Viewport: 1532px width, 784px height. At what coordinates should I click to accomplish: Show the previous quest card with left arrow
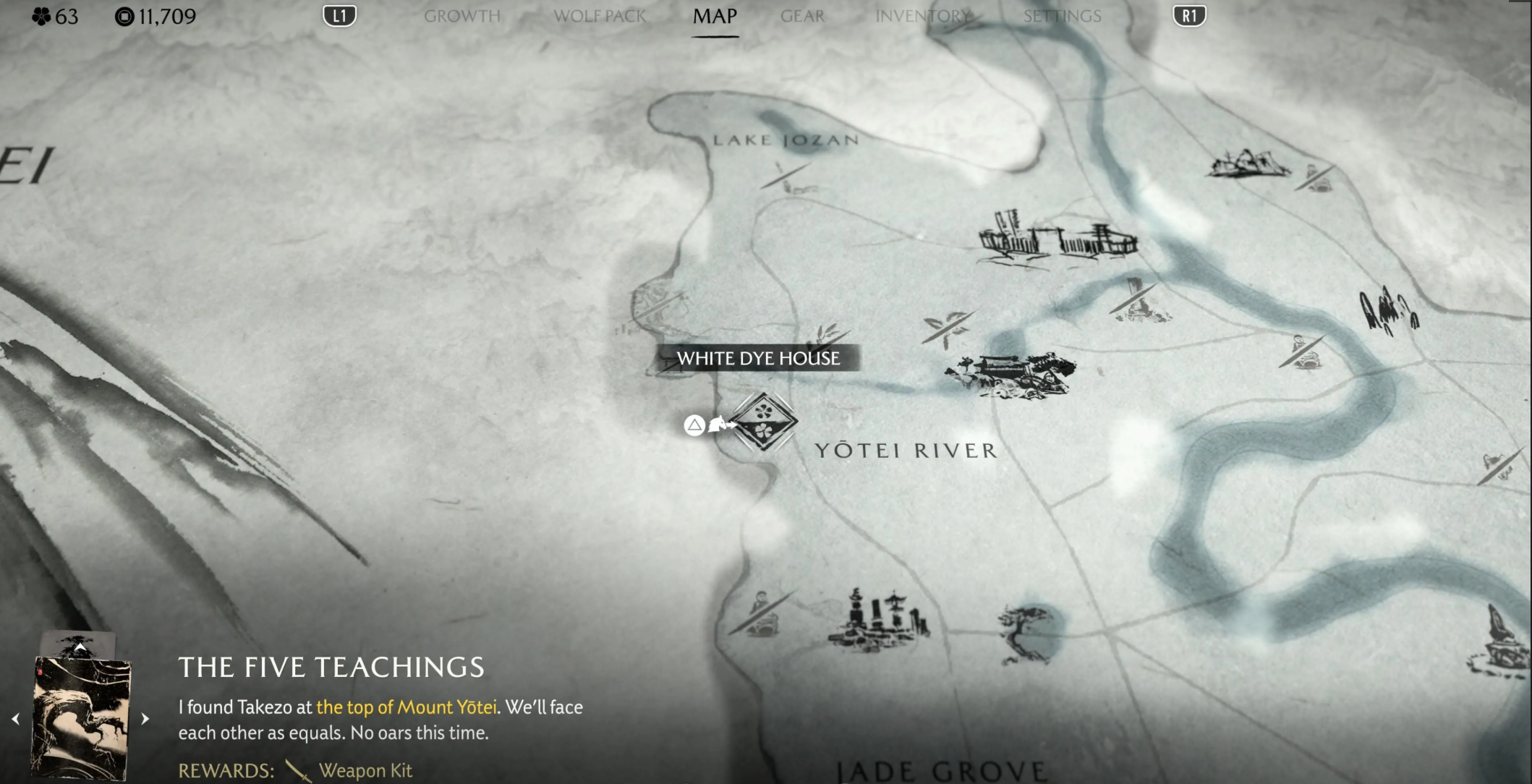(x=16, y=718)
